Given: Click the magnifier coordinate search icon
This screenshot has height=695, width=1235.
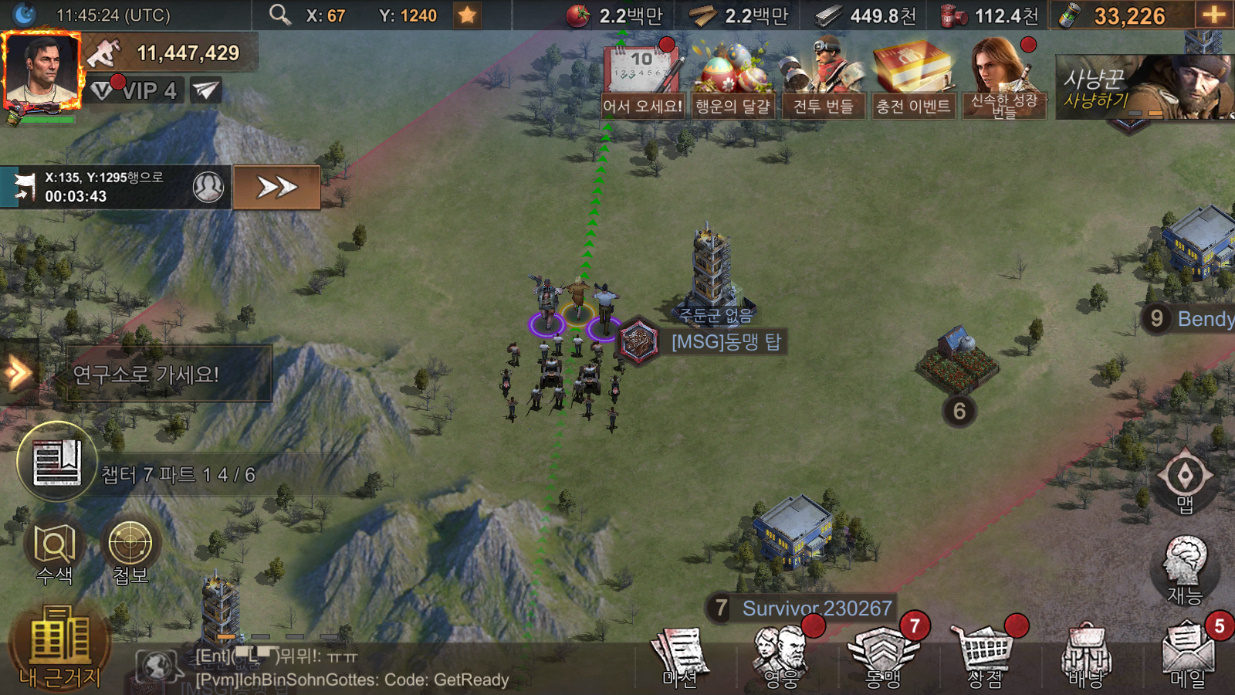Looking at the screenshot, I should click(280, 15).
